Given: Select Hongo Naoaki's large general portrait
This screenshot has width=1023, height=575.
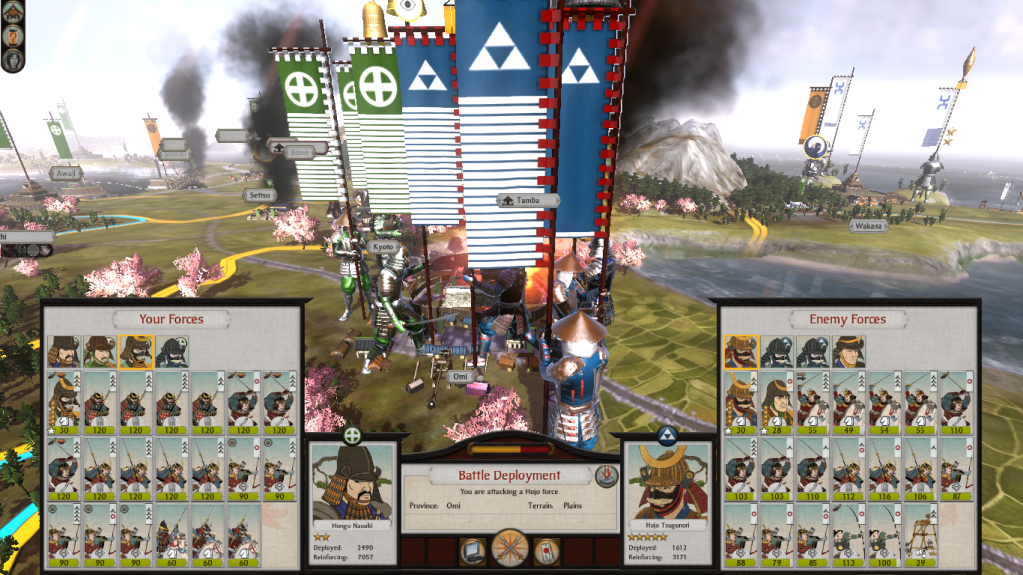Looking at the screenshot, I should [x=352, y=482].
